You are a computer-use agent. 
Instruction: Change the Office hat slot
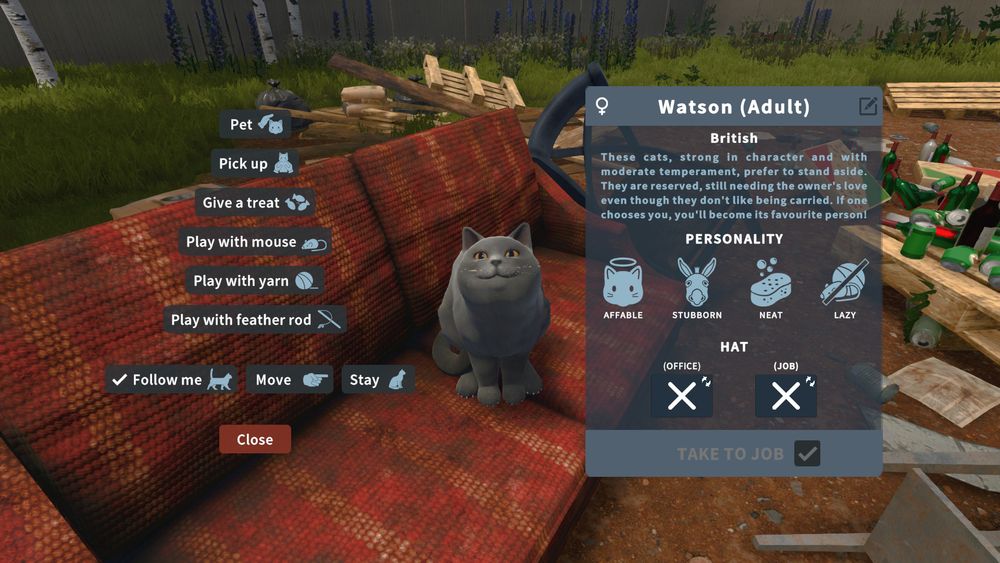click(x=682, y=396)
